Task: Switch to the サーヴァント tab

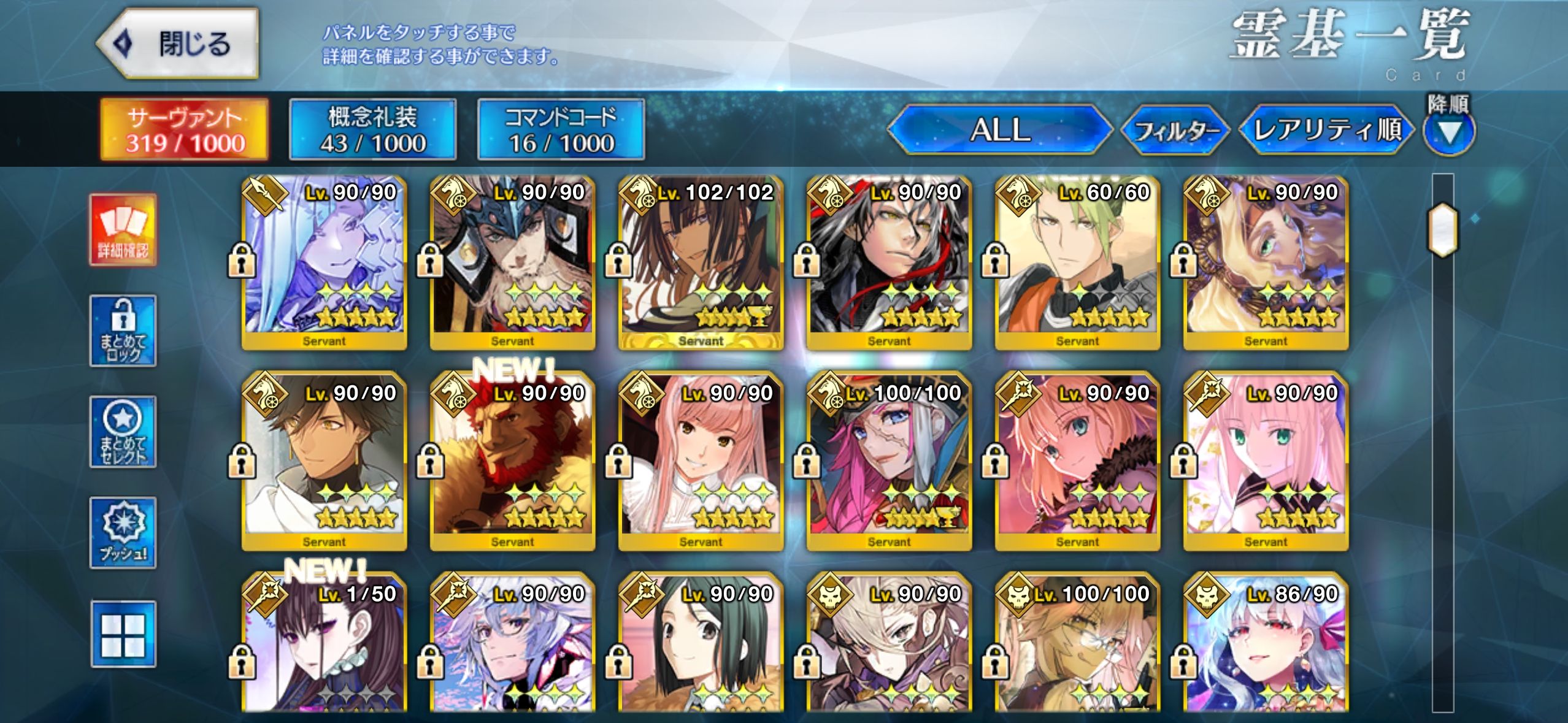Action: (185, 129)
